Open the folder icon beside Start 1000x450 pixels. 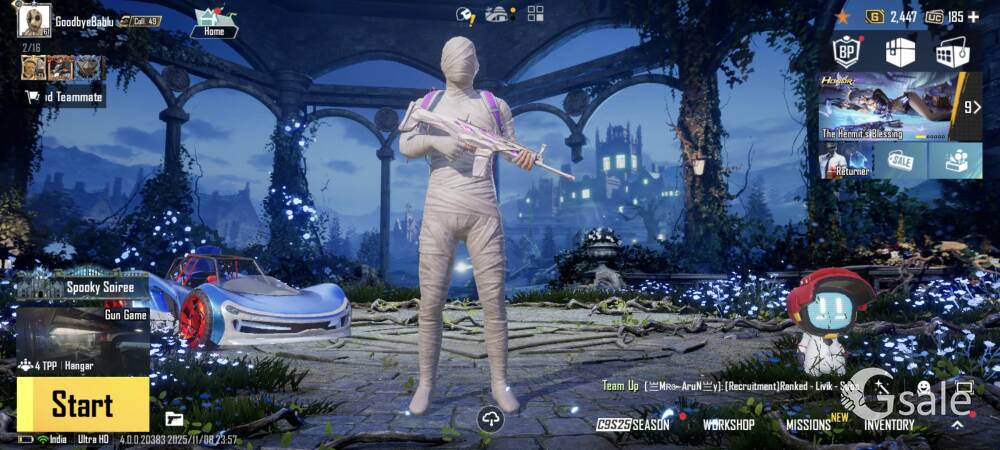click(x=174, y=419)
